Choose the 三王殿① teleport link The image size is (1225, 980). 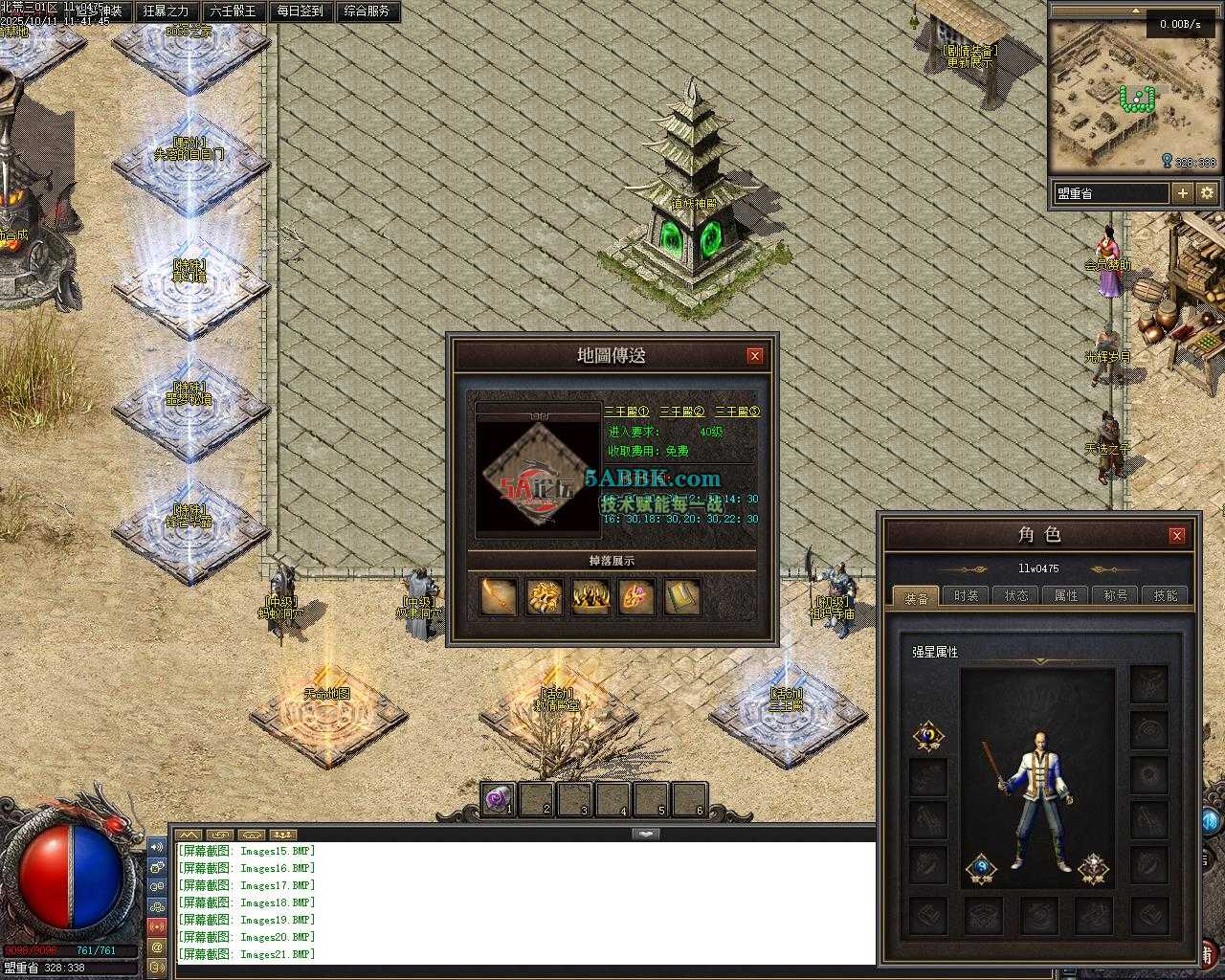pos(627,412)
